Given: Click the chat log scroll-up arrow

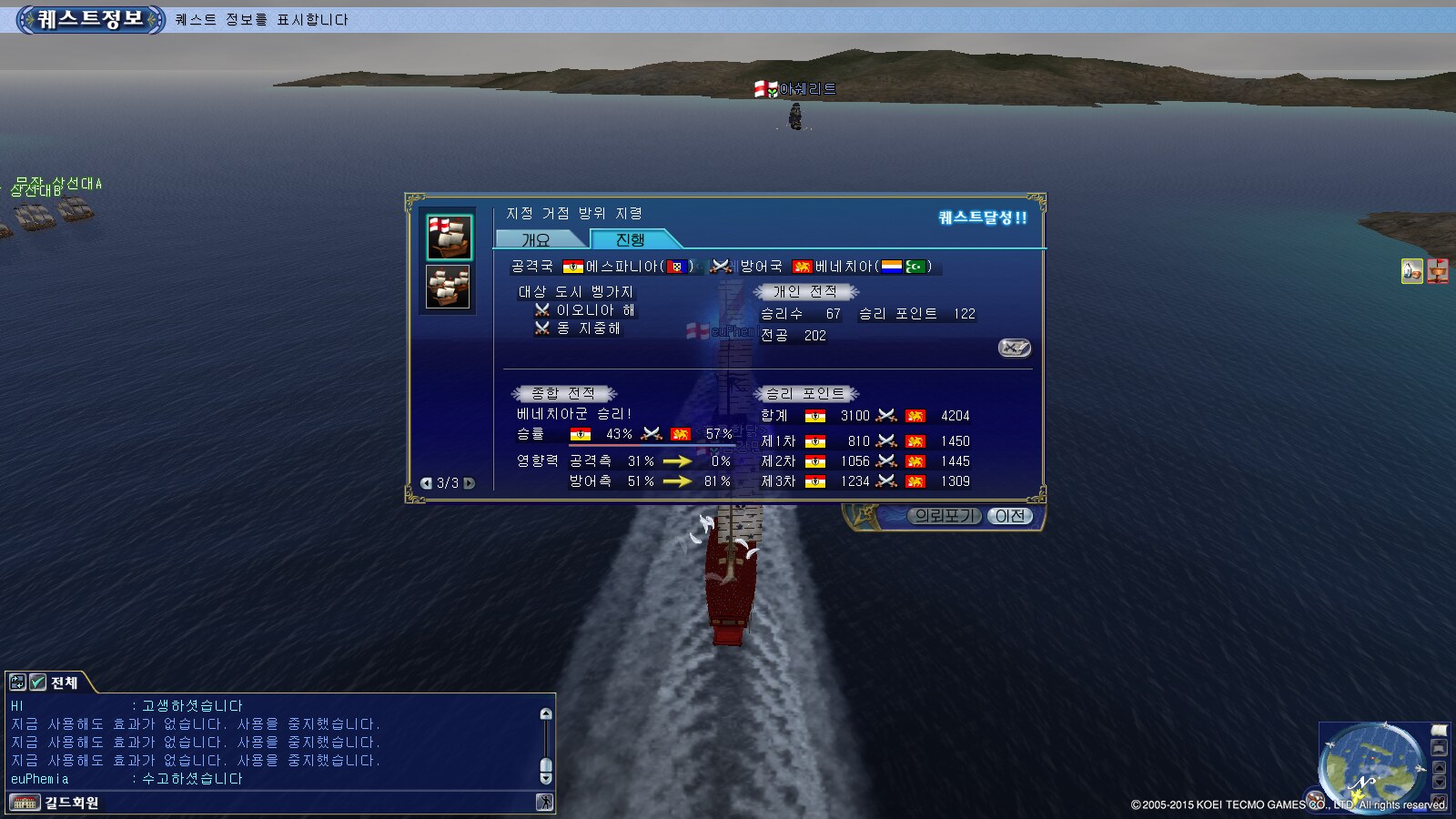Looking at the screenshot, I should (x=546, y=714).
